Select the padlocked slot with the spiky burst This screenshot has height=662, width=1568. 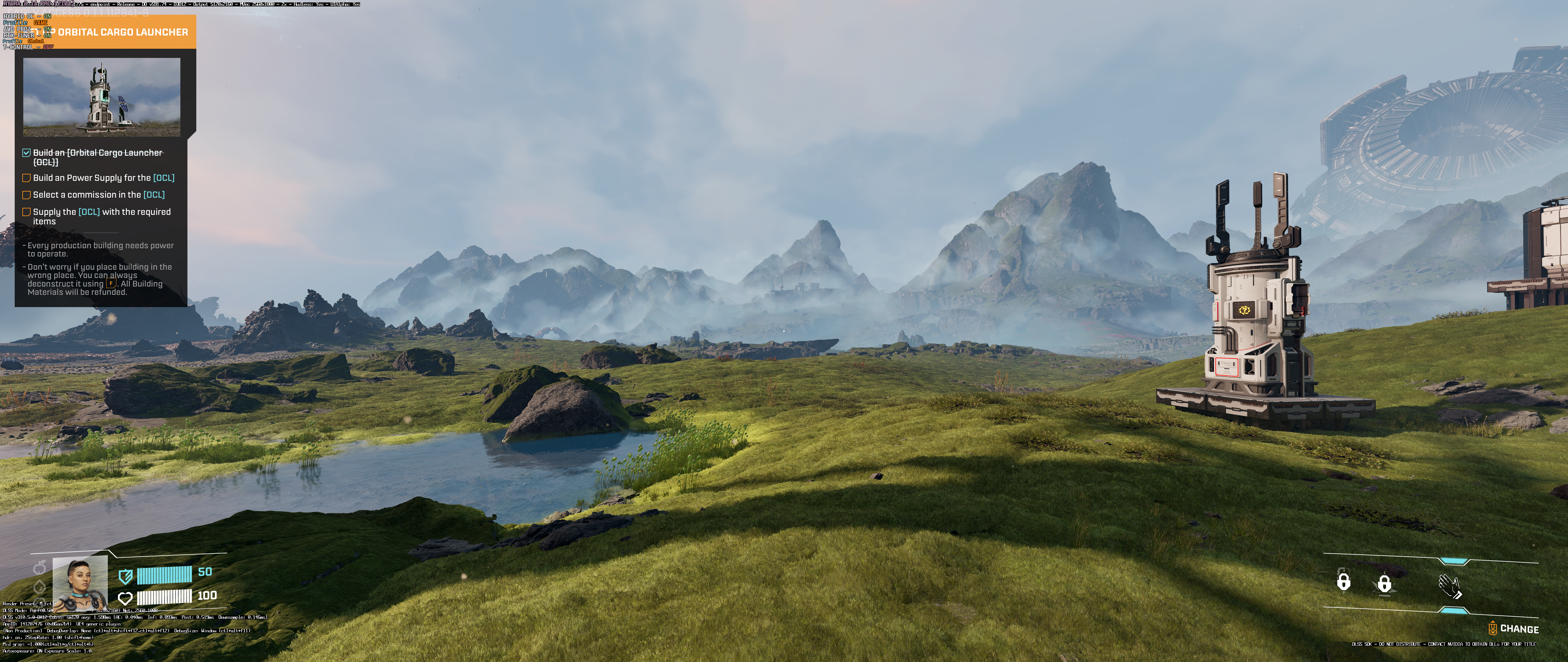tap(1384, 584)
